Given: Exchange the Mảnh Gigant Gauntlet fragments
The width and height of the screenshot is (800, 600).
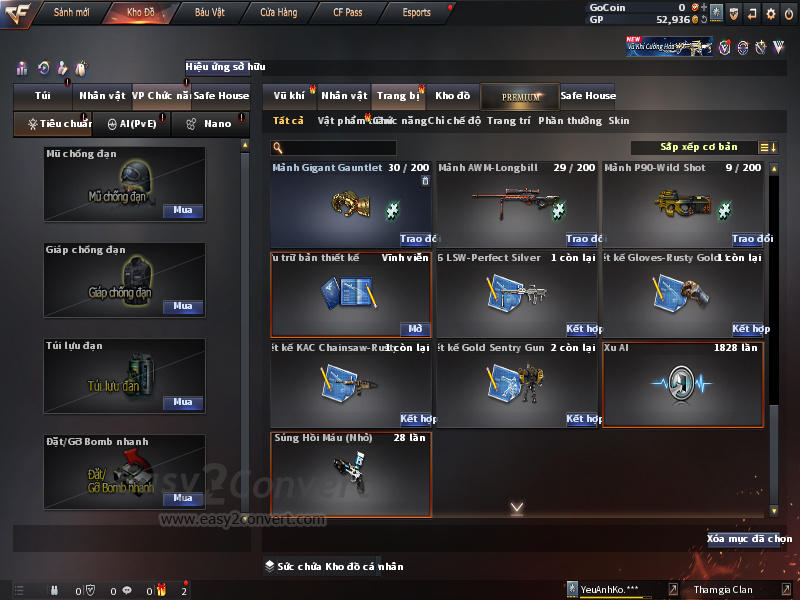Looking at the screenshot, I should click(x=418, y=239).
